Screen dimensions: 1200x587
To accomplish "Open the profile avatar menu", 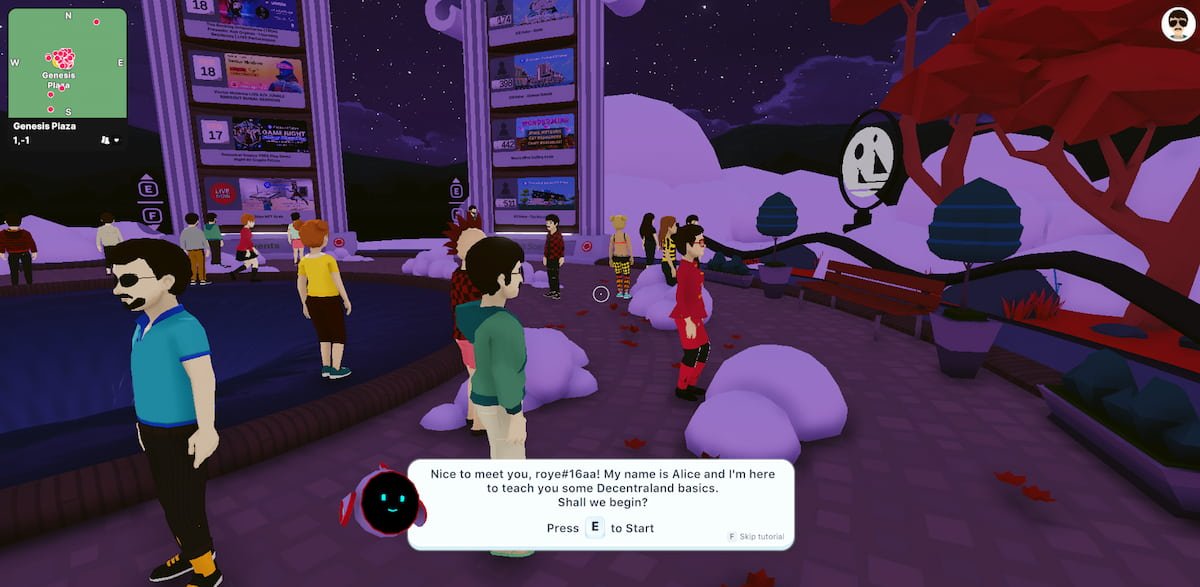I will coord(1178,24).
